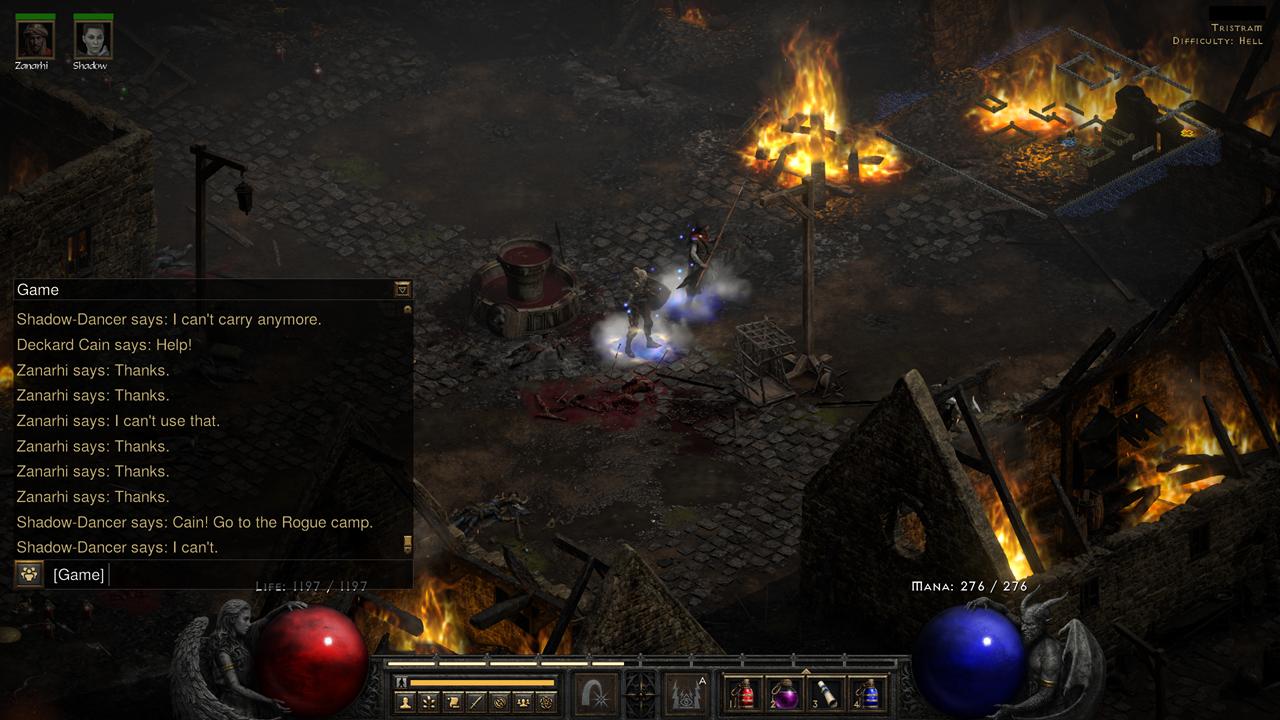Open the party button with three figures
This screenshot has height=720, width=1280.
[522, 702]
